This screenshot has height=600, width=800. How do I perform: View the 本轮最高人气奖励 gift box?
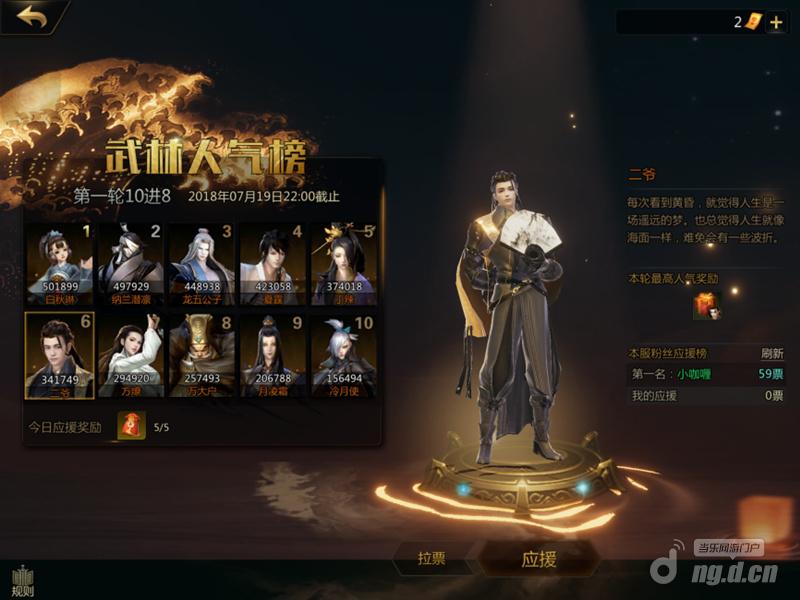pyautogui.click(x=706, y=307)
